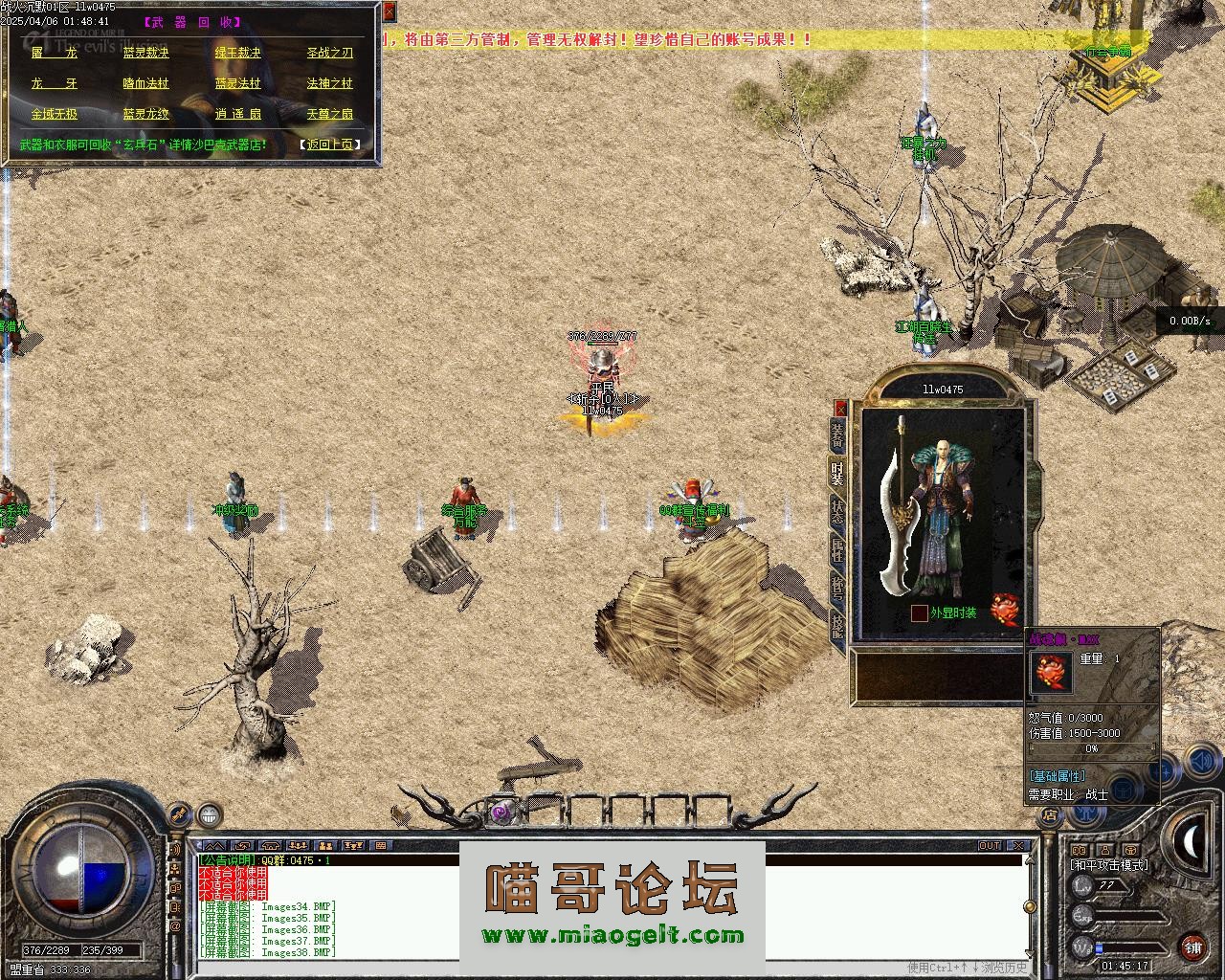Viewport: 1225px width, 980px height.
Task: Select the red 战魂佩 item slot
Action: [1004, 609]
